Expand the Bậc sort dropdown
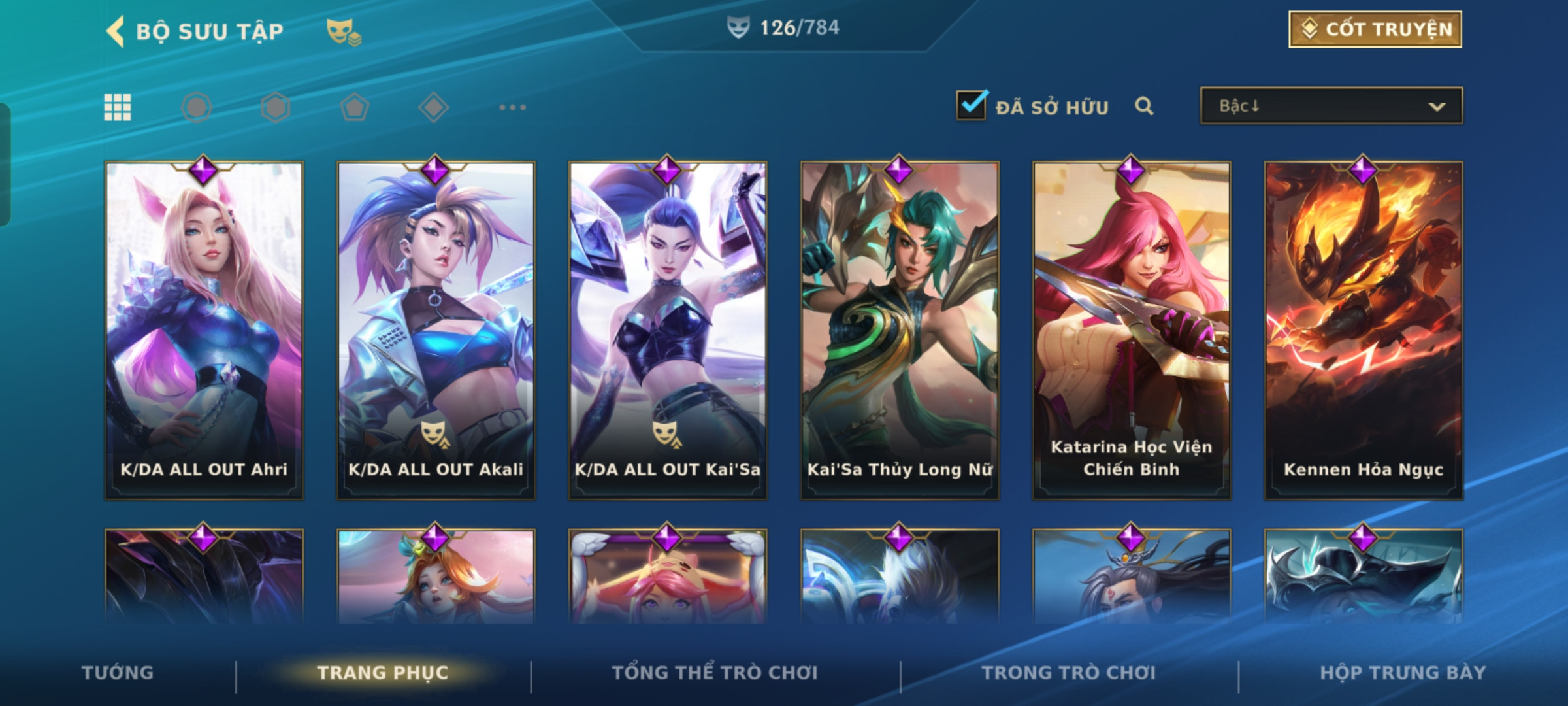Image resolution: width=1568 pixels, height=706 pixels. pyautogui.click(x=1331, y=106)
